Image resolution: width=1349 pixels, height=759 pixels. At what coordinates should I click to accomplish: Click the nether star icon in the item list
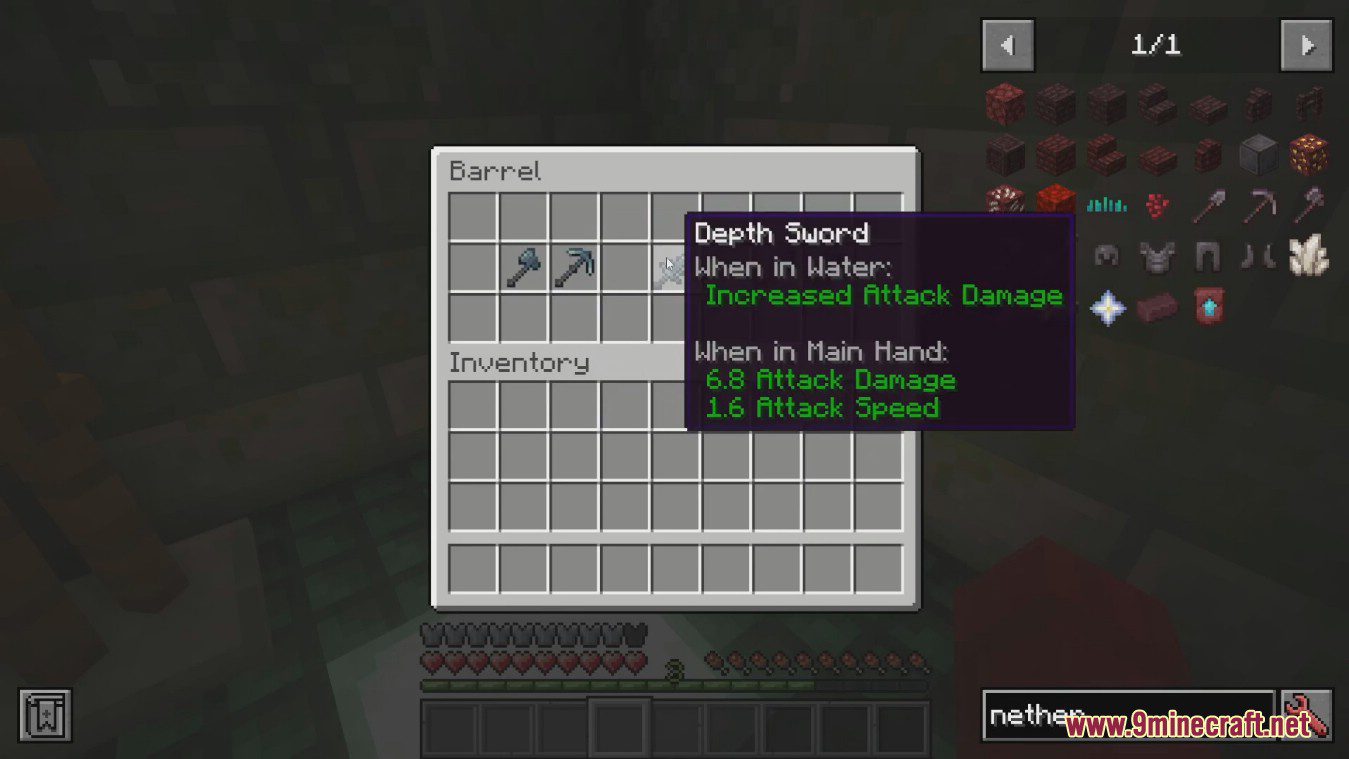tap(1107, 307)
